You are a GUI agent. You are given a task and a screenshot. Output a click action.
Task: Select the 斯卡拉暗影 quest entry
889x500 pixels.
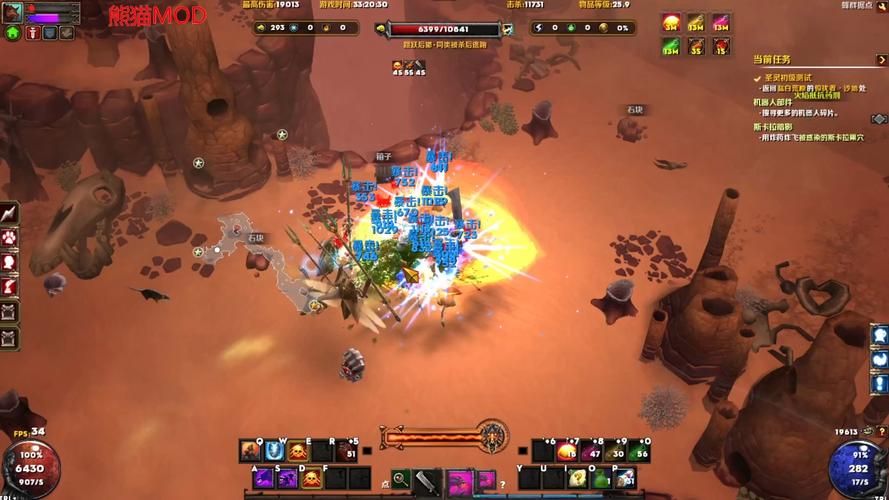click(773, 127)
